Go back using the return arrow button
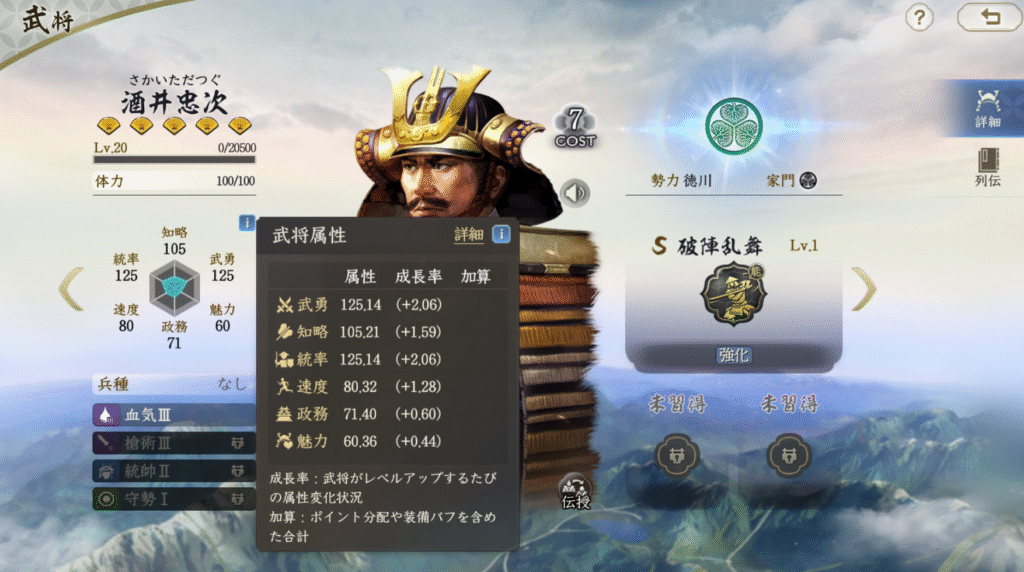Screen dimensions: 1024x572 click(x=988, y=17)
